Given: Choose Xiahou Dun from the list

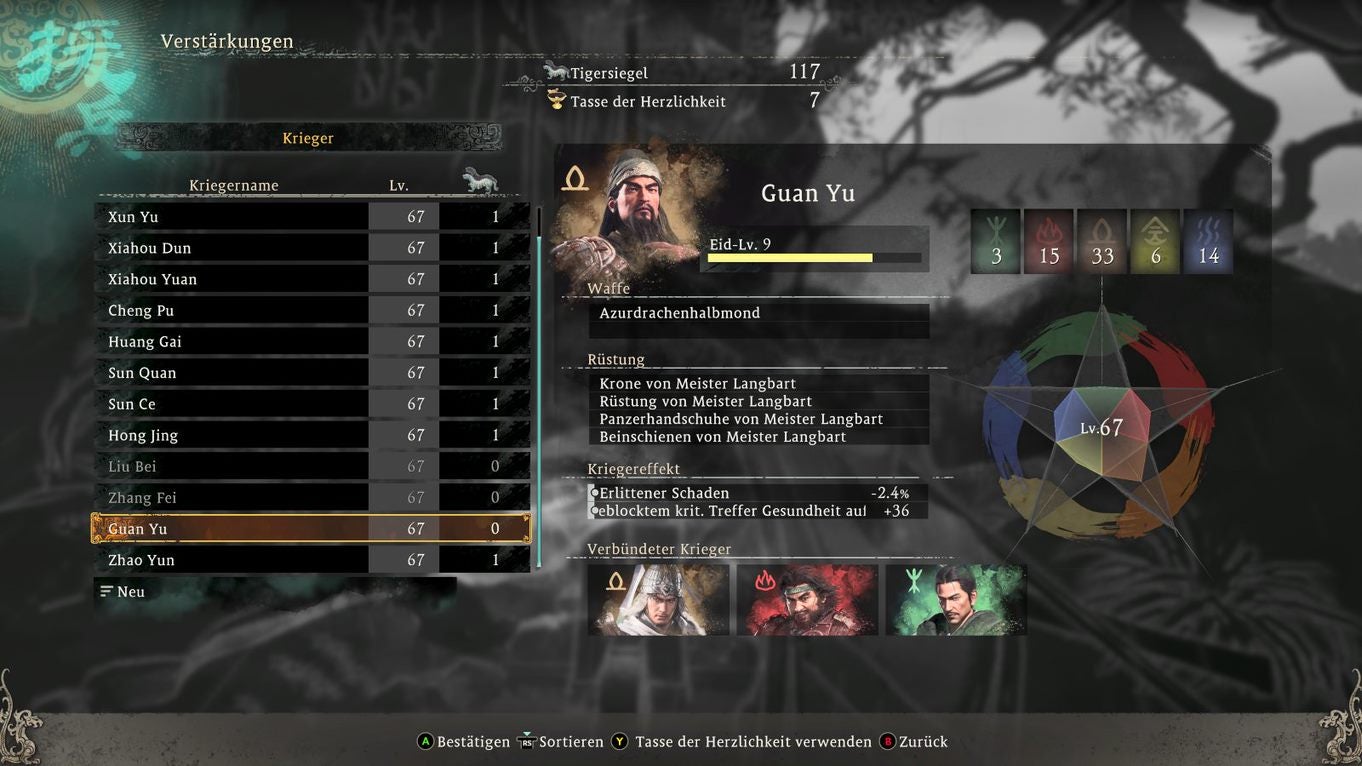Looking at the screenshot, I should click(312, 248).
